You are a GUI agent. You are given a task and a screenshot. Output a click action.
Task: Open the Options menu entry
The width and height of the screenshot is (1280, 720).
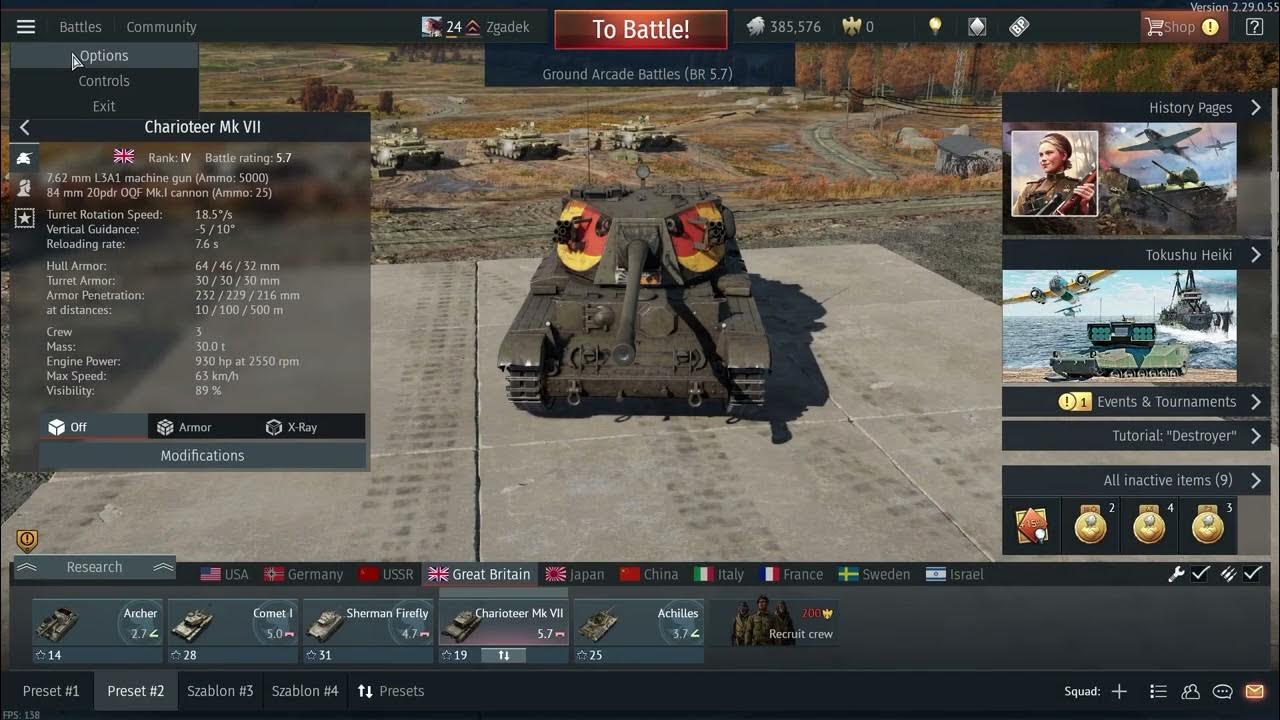[103, 56]
